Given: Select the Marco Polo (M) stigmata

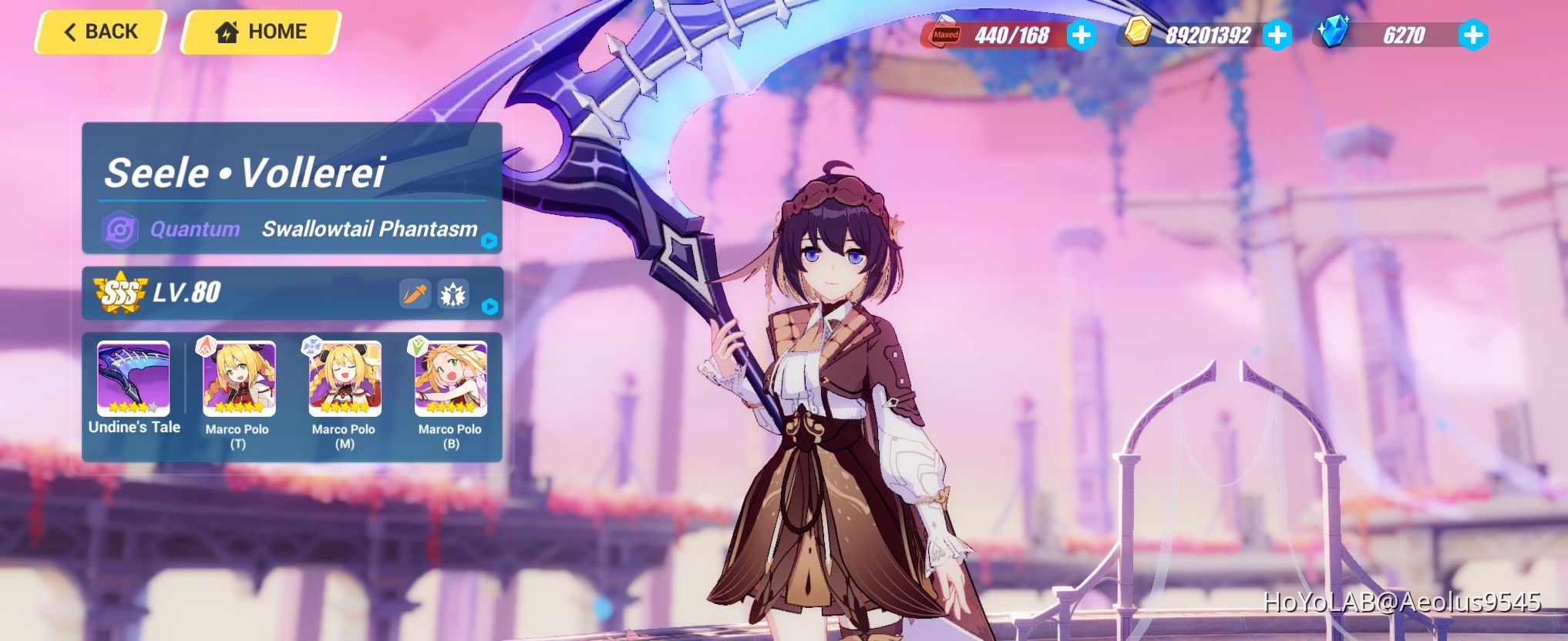Looking at the screenshot, I should (347, 378).
